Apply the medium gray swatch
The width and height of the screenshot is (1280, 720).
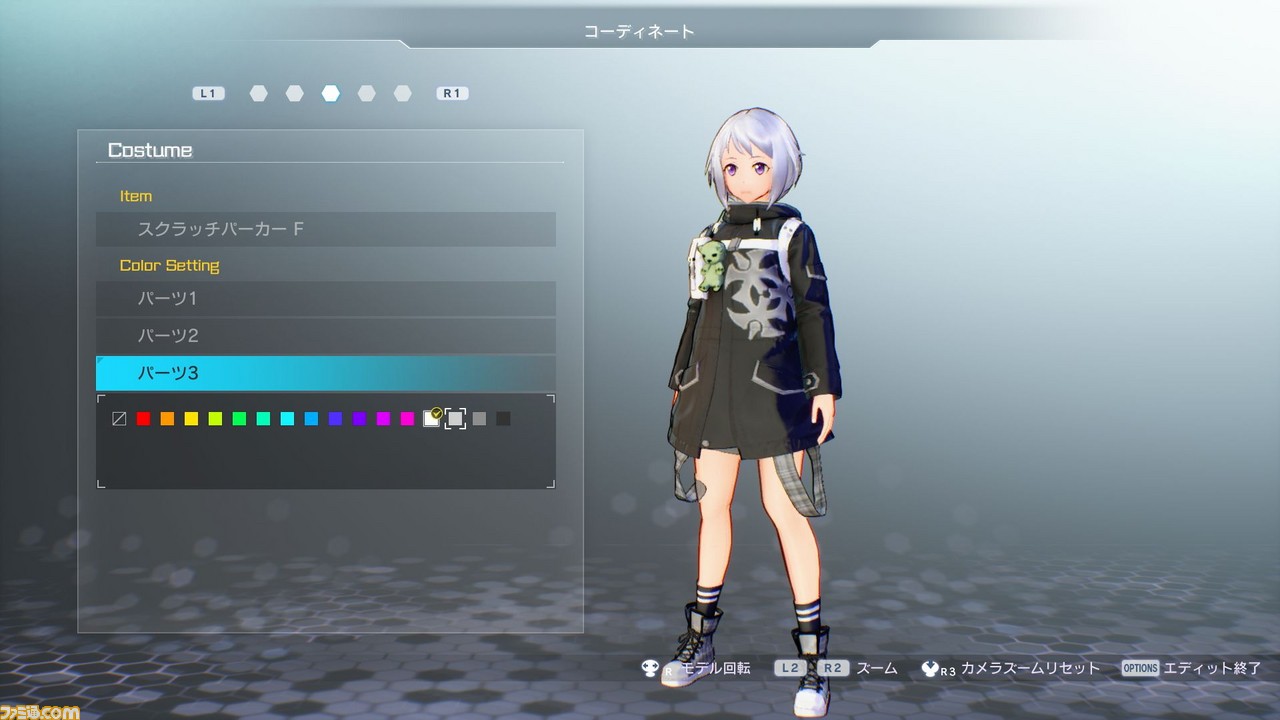[479, 419]
